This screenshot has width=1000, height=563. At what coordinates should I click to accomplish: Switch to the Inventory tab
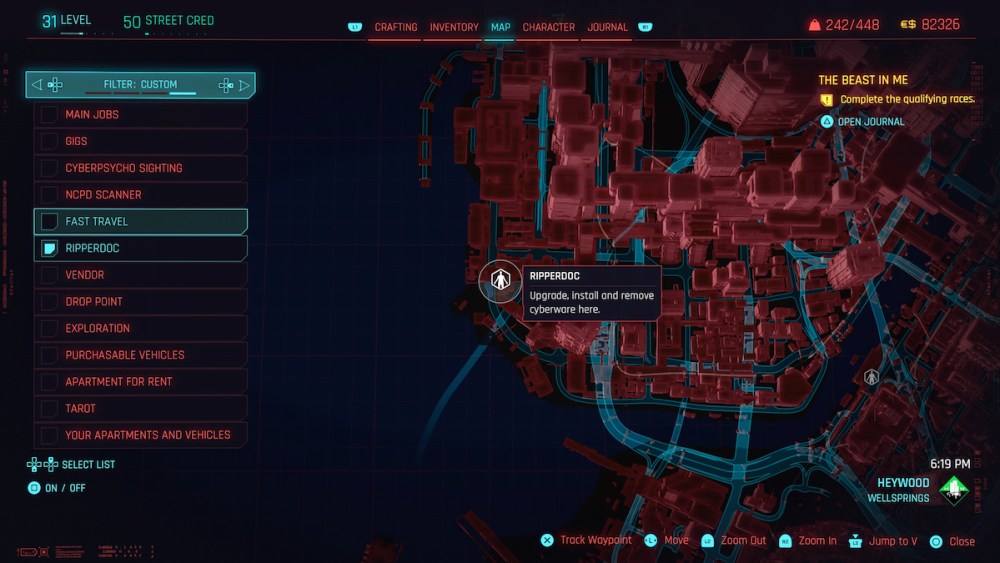pyautogui.click(x=452, y=27)
